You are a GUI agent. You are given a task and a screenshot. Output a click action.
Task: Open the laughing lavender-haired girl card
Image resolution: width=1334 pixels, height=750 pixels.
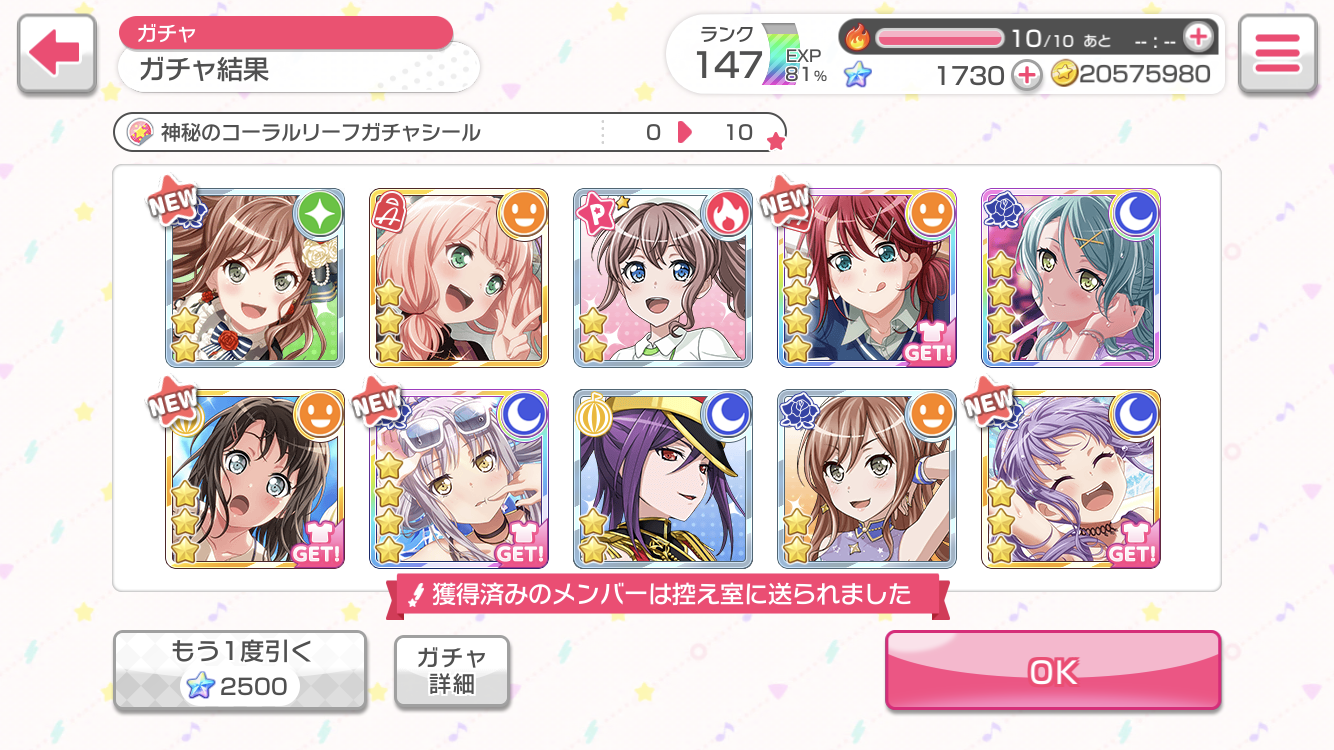pyautogui.click(x=1071, y=479)
